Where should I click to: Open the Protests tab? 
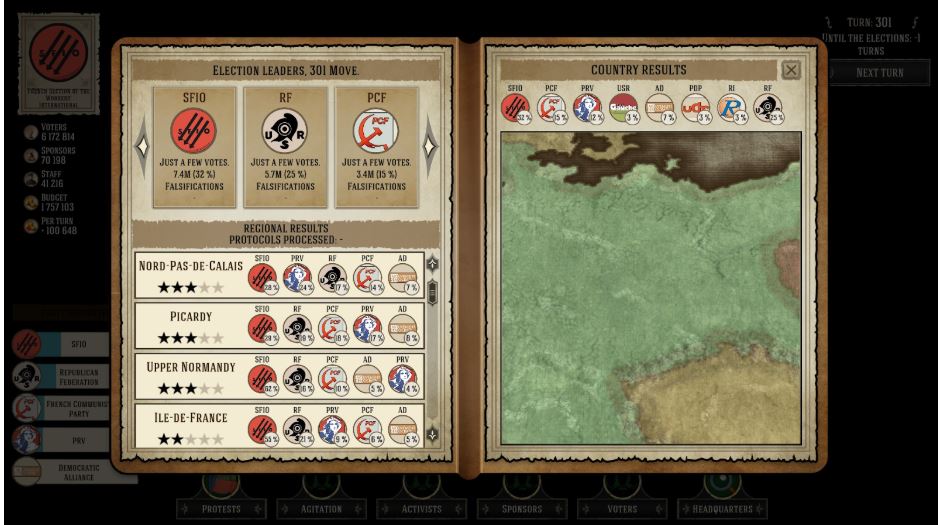[x=220, y=509]
